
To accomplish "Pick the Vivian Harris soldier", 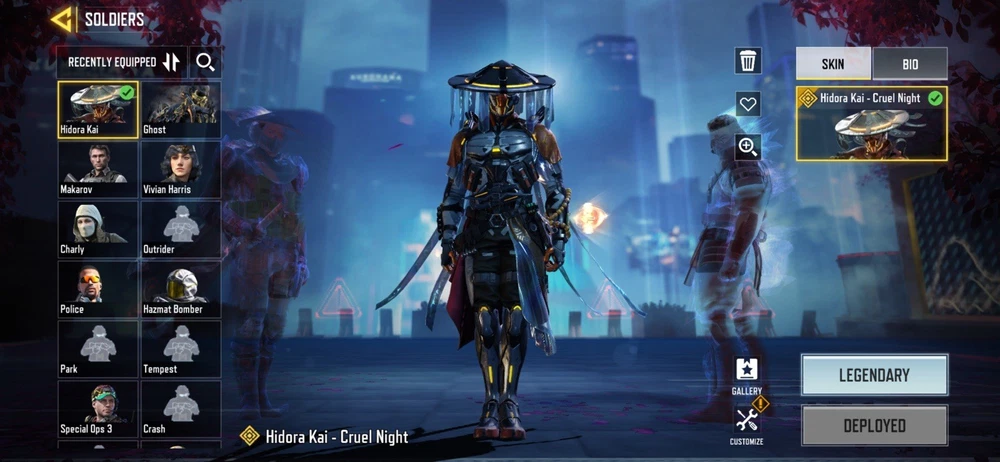I will click(180, 169).
